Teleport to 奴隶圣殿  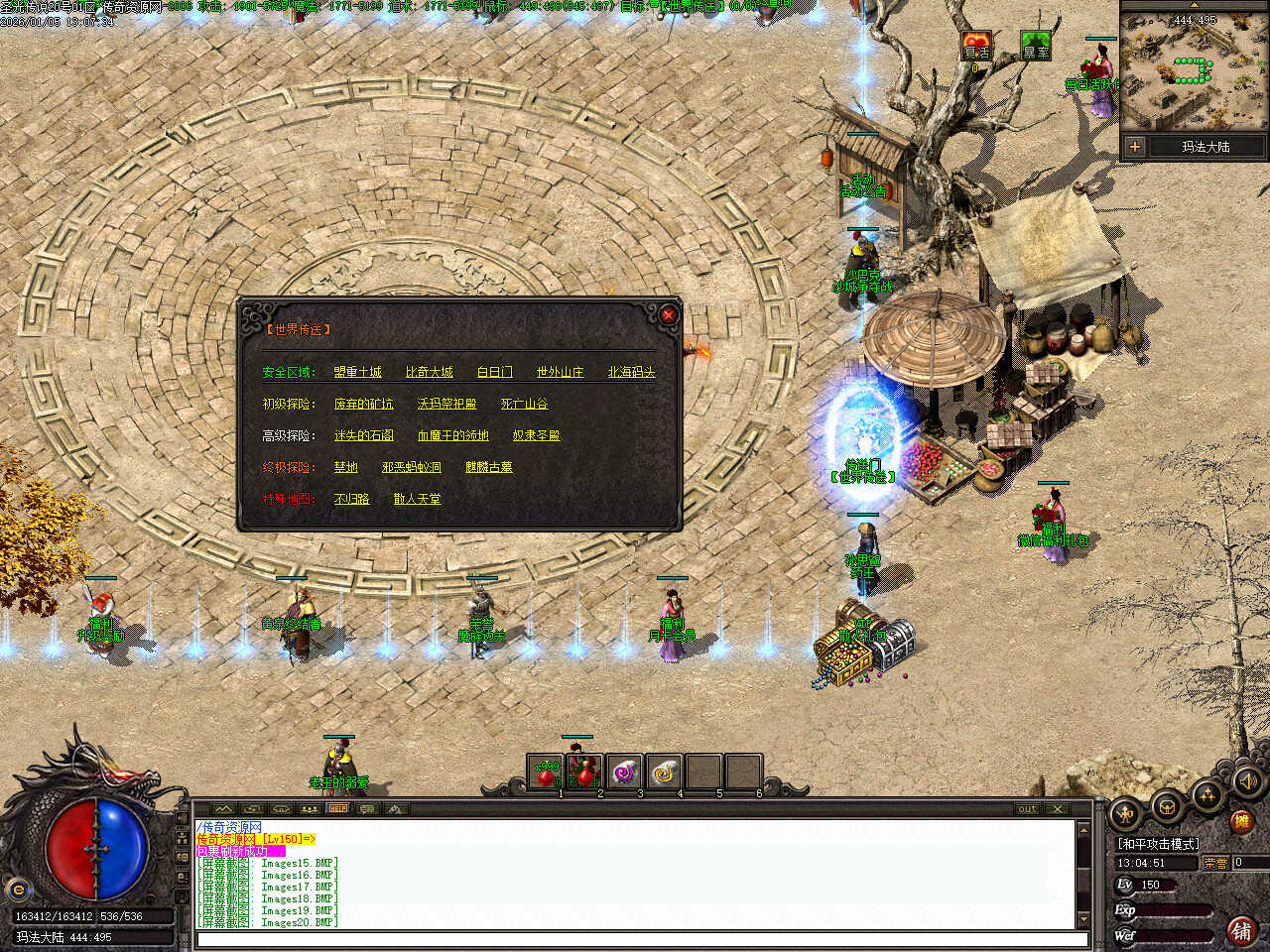coord(536,435)
